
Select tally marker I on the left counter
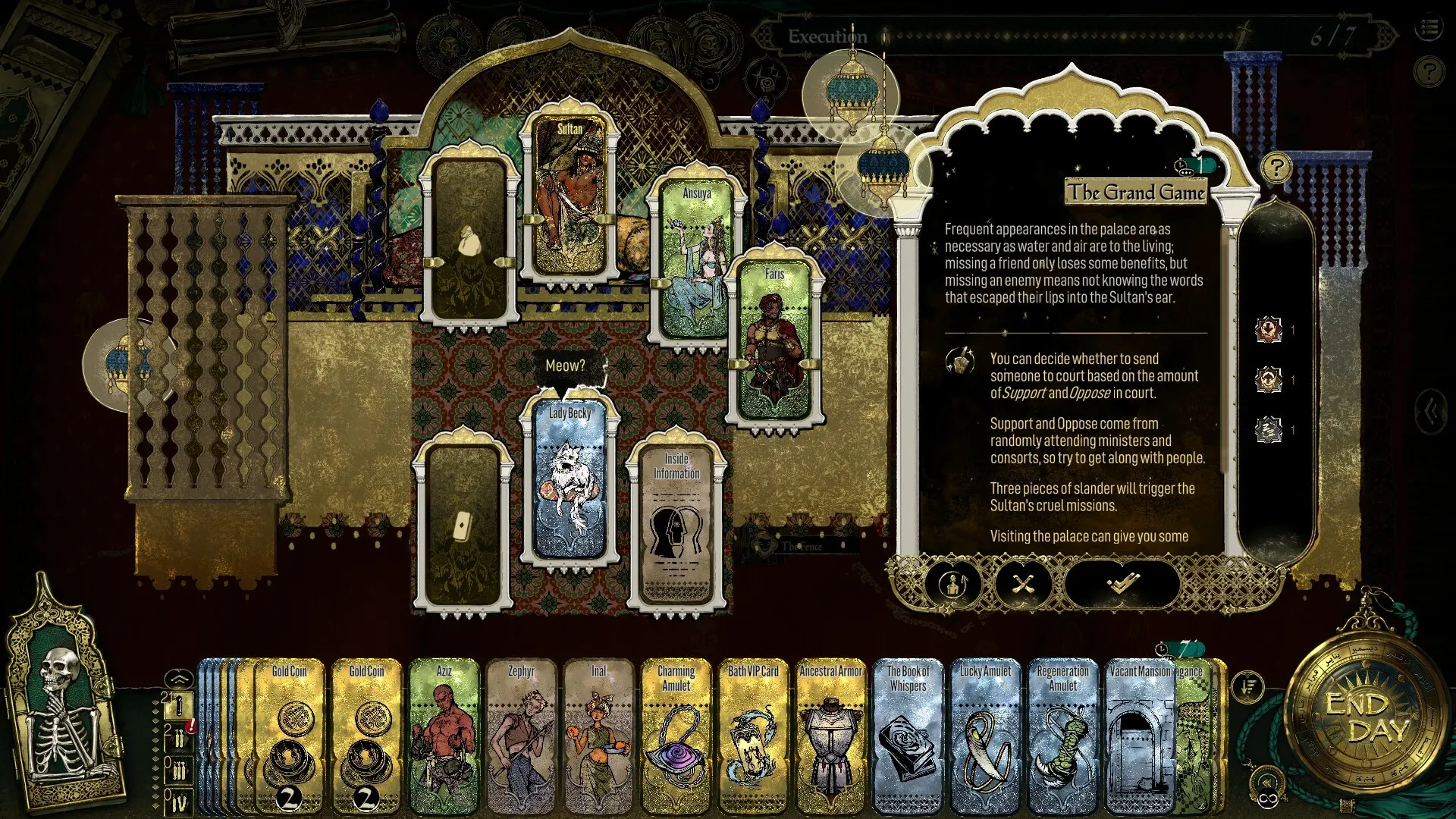click(x=180, y=705)
